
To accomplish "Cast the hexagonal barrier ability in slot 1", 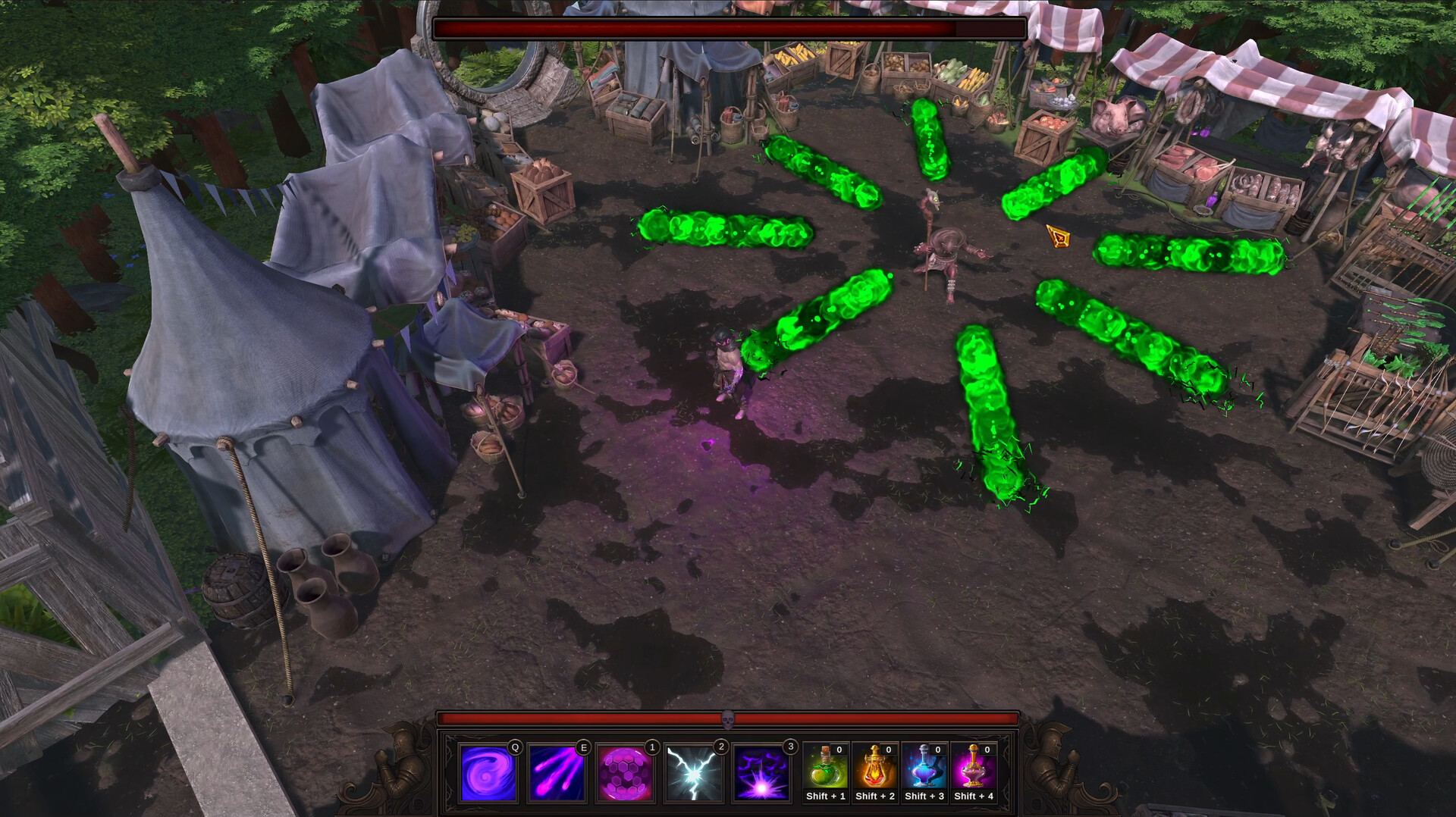I will point(624,774).
